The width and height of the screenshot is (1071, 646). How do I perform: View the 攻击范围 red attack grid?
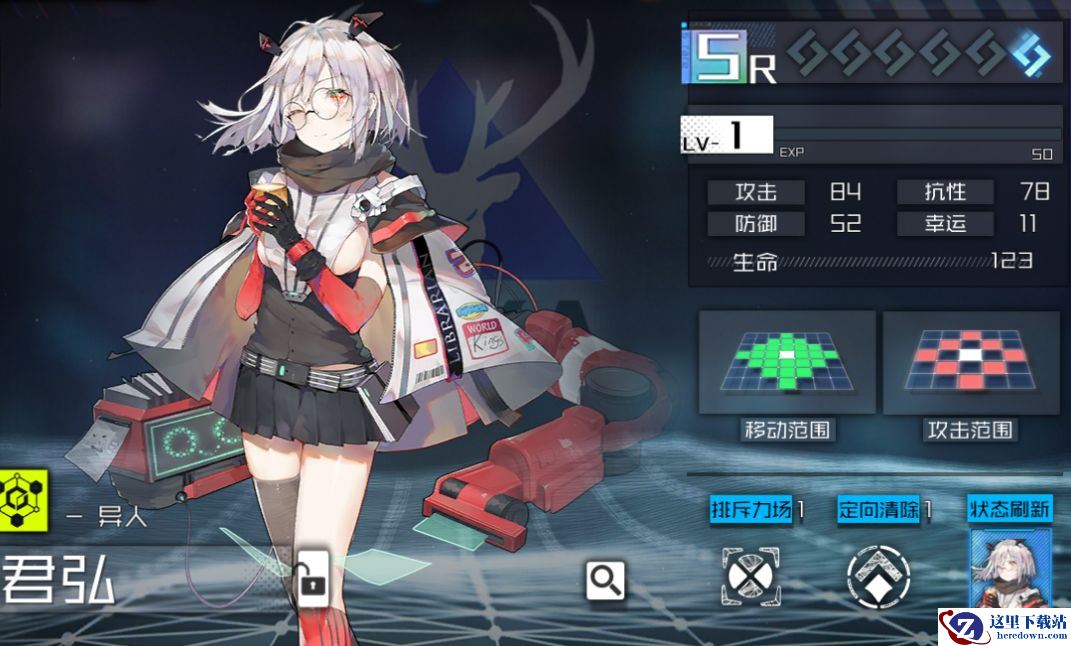pos(970,361)
